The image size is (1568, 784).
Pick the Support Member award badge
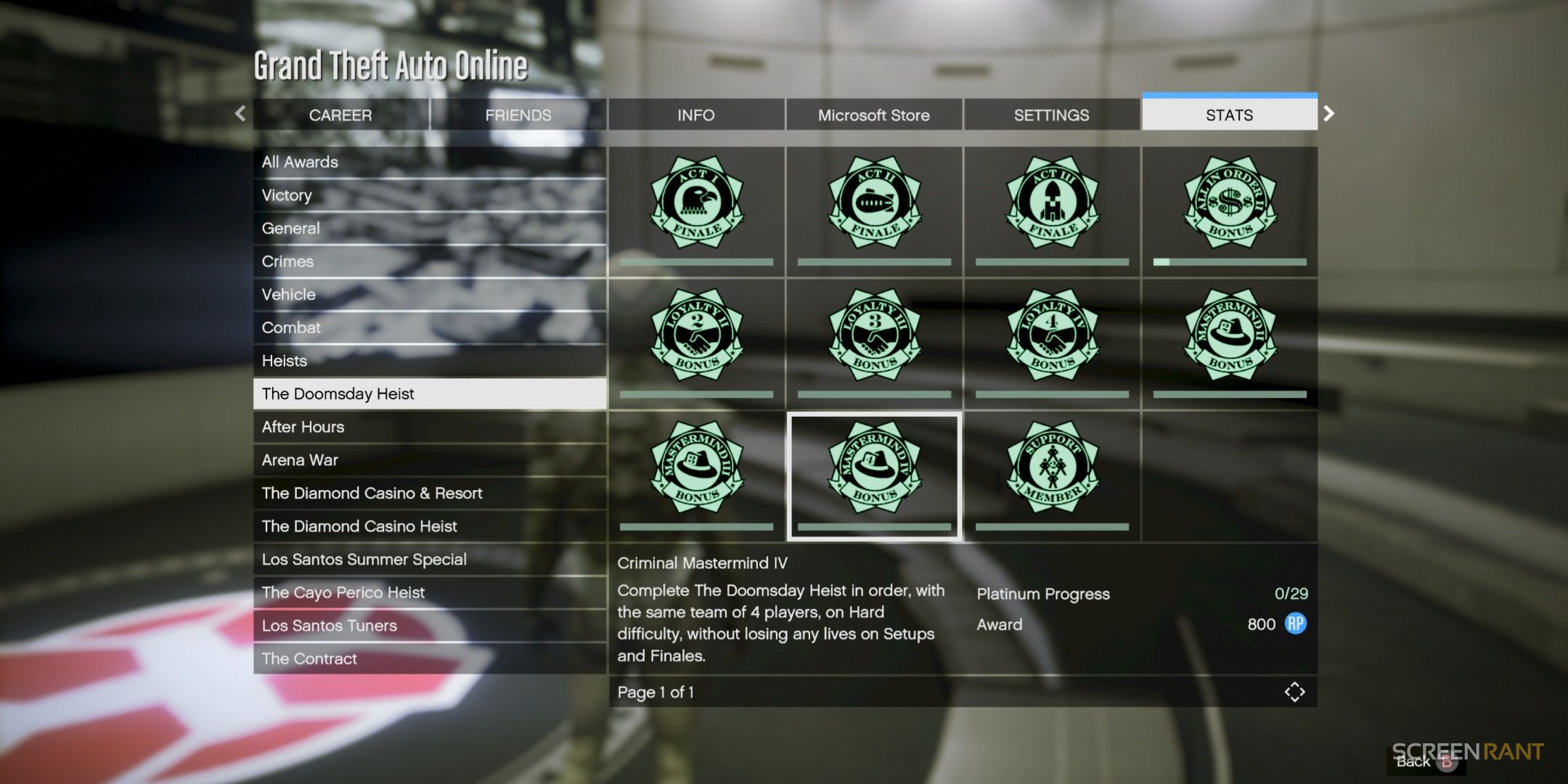(1052, 468)
